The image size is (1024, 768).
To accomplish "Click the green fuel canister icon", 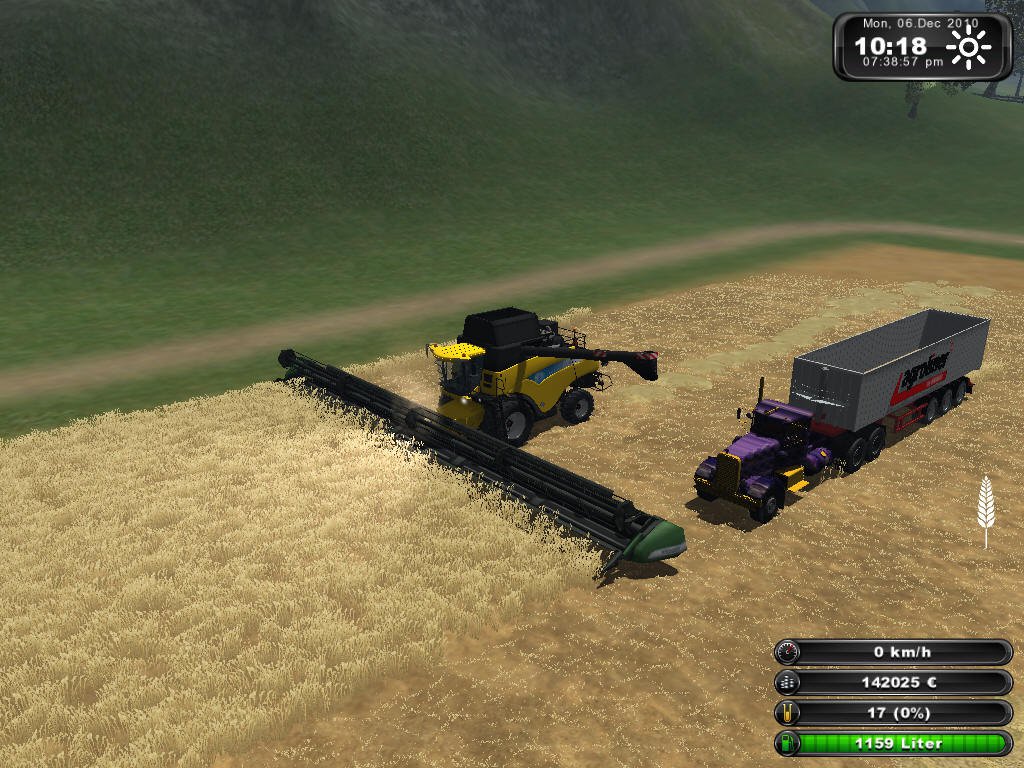I will pyautogui.click(x=788, y=744).
